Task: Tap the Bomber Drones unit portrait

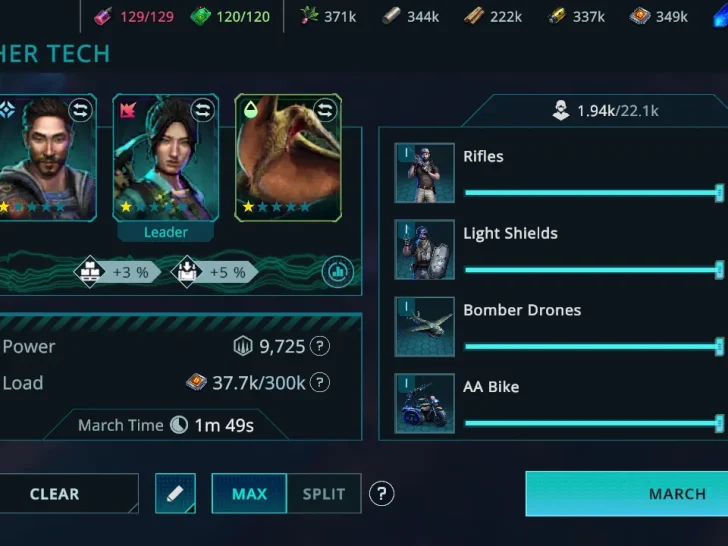Action: (424, 327)
